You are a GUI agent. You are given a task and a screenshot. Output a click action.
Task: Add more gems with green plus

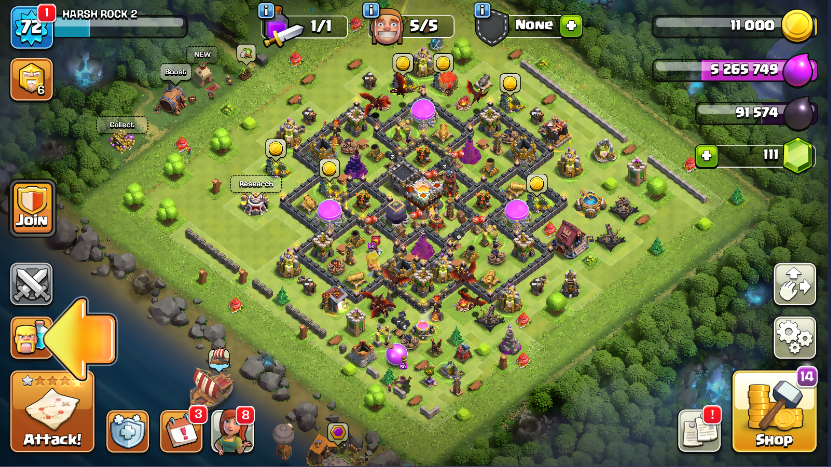[x=708, y=156]
